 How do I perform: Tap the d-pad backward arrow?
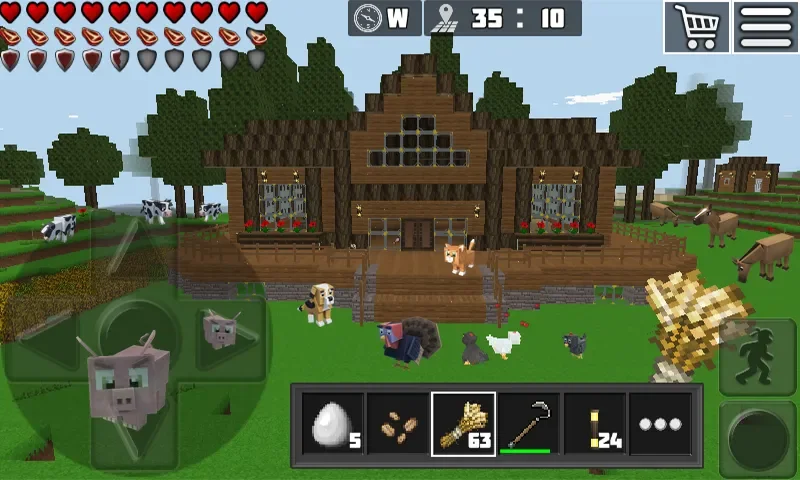coord(130,432)
